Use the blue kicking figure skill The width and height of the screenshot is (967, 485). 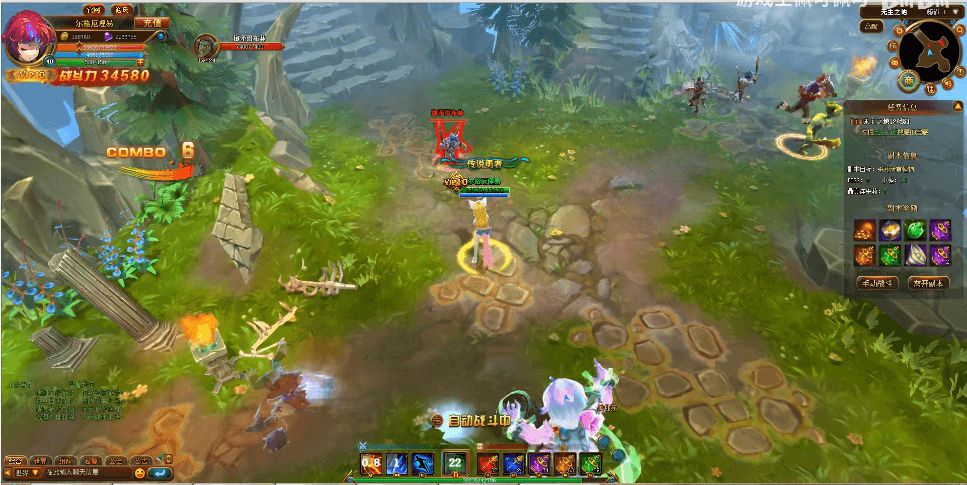(423, 463)
